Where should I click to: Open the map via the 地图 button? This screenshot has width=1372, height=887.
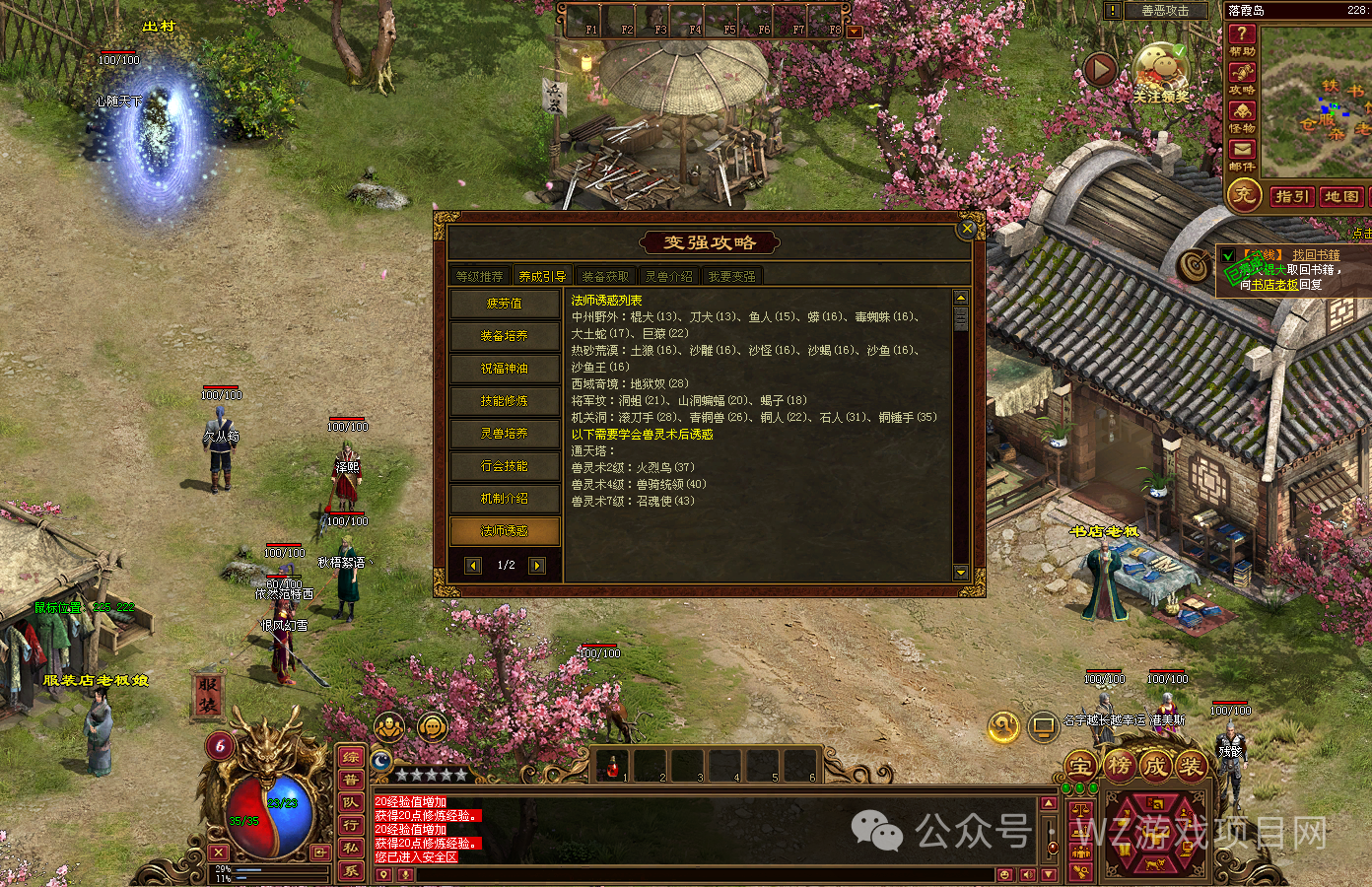coord(1343,197)
